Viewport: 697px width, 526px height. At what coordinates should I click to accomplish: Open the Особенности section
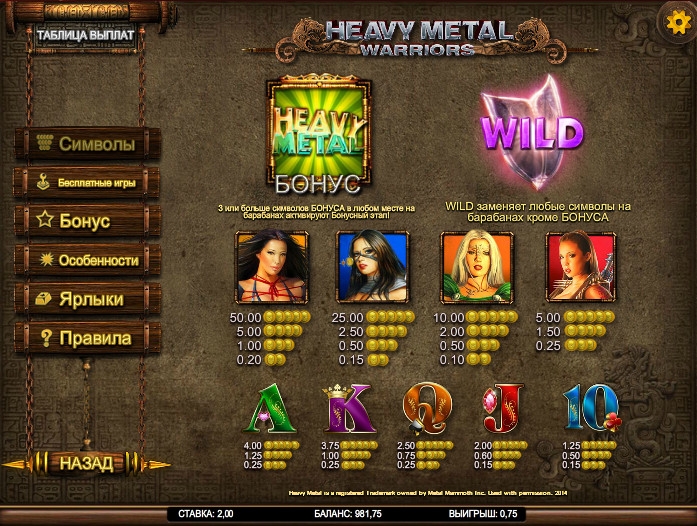pyautogui.click(x=87, y=260)
